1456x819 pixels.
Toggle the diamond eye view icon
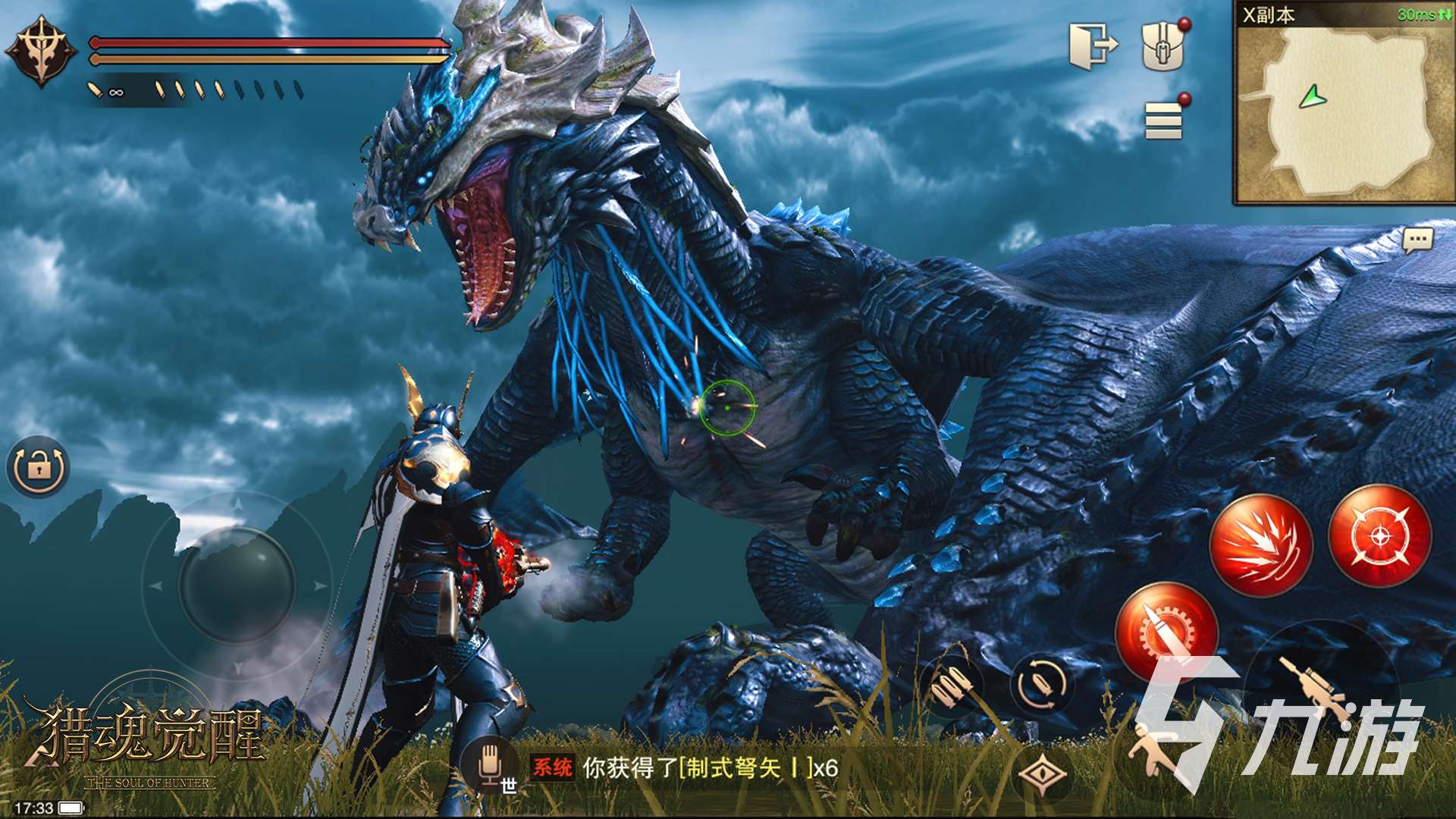click(1043, 774)
